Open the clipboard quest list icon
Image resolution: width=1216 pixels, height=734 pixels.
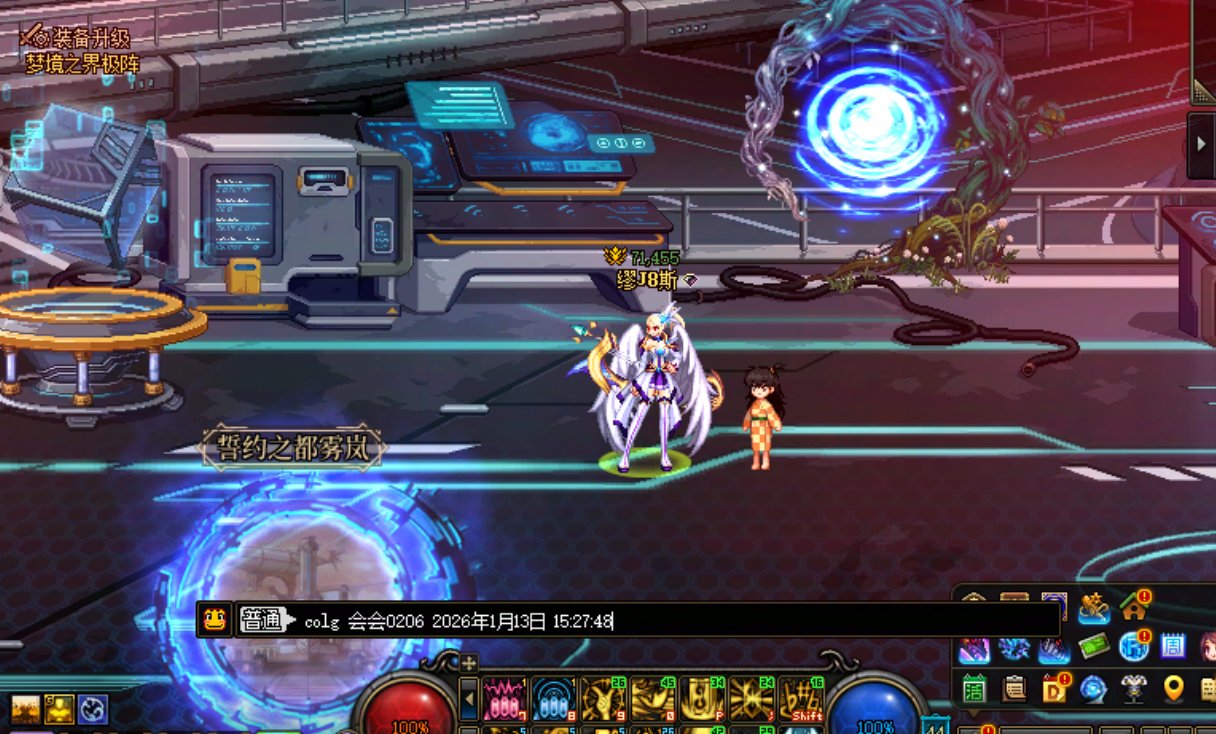(1014, 689)
